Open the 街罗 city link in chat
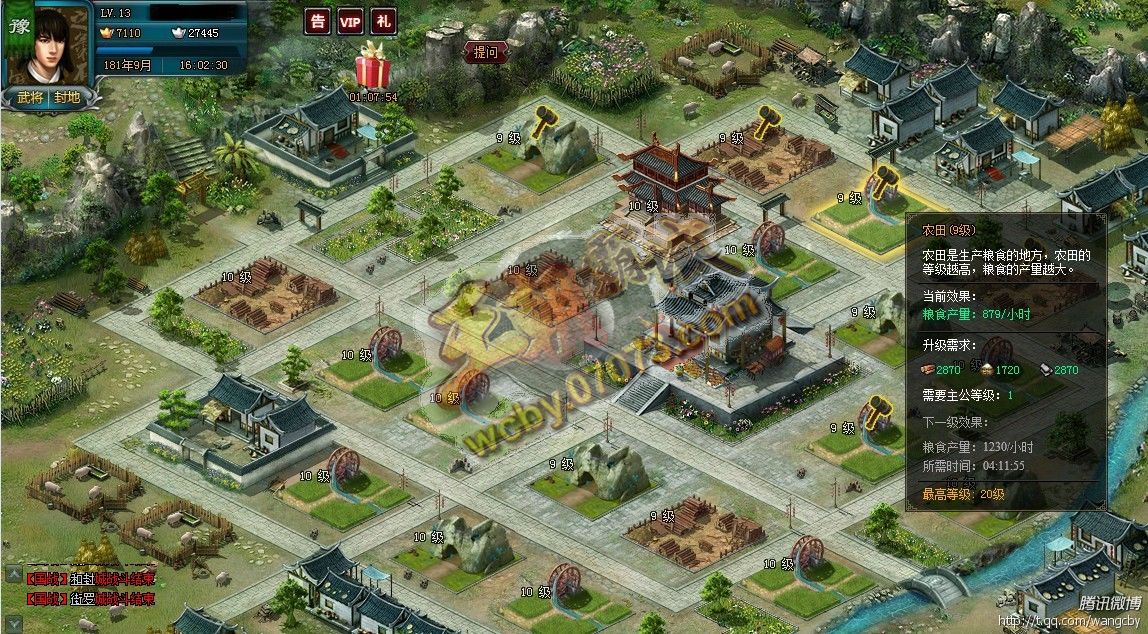The height and width of the screenshot is (634, 1148). tap(82, 599)
